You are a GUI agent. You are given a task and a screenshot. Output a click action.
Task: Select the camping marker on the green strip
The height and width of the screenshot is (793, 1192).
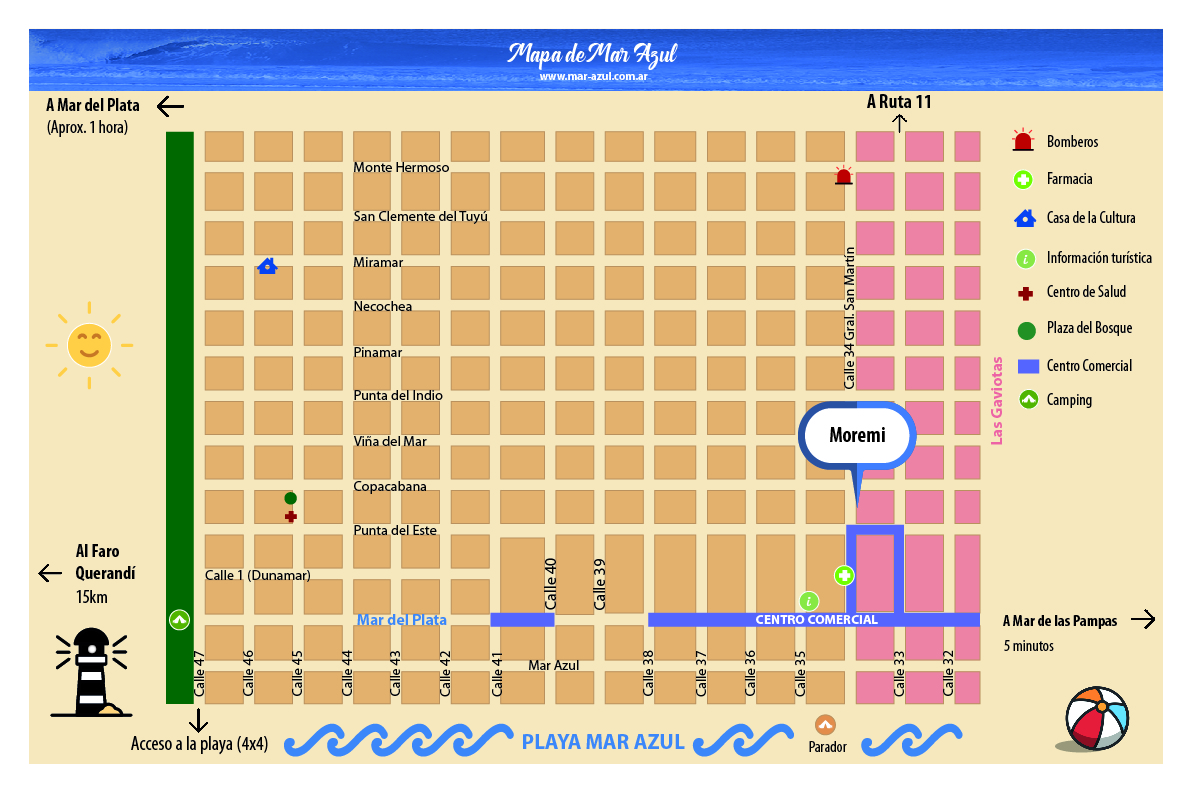coord(179,620)
